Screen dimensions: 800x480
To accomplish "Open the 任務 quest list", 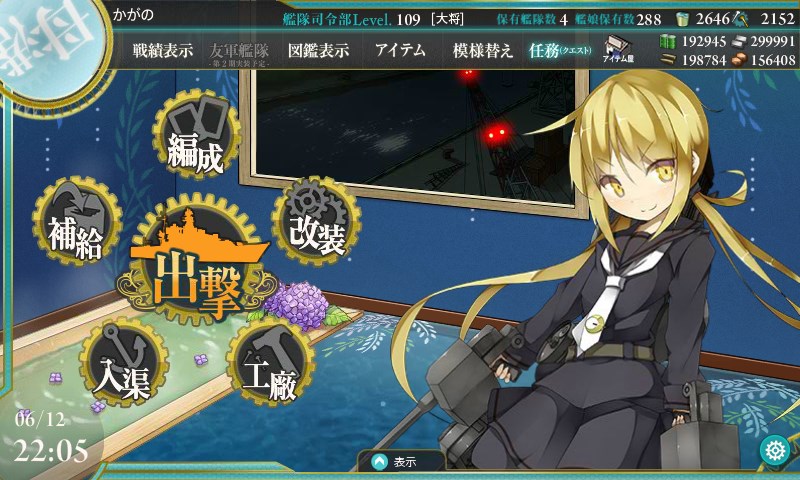I will pos(558,51).
